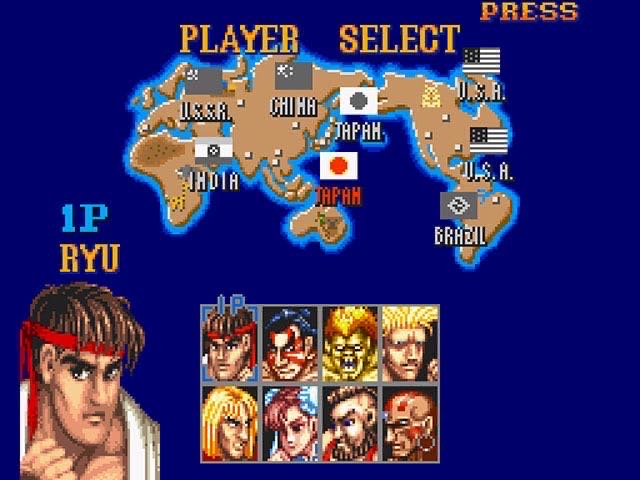This screenshot has width=640, height=480.
Task: Click the highlighted red Japan flag
Action: 339,165
